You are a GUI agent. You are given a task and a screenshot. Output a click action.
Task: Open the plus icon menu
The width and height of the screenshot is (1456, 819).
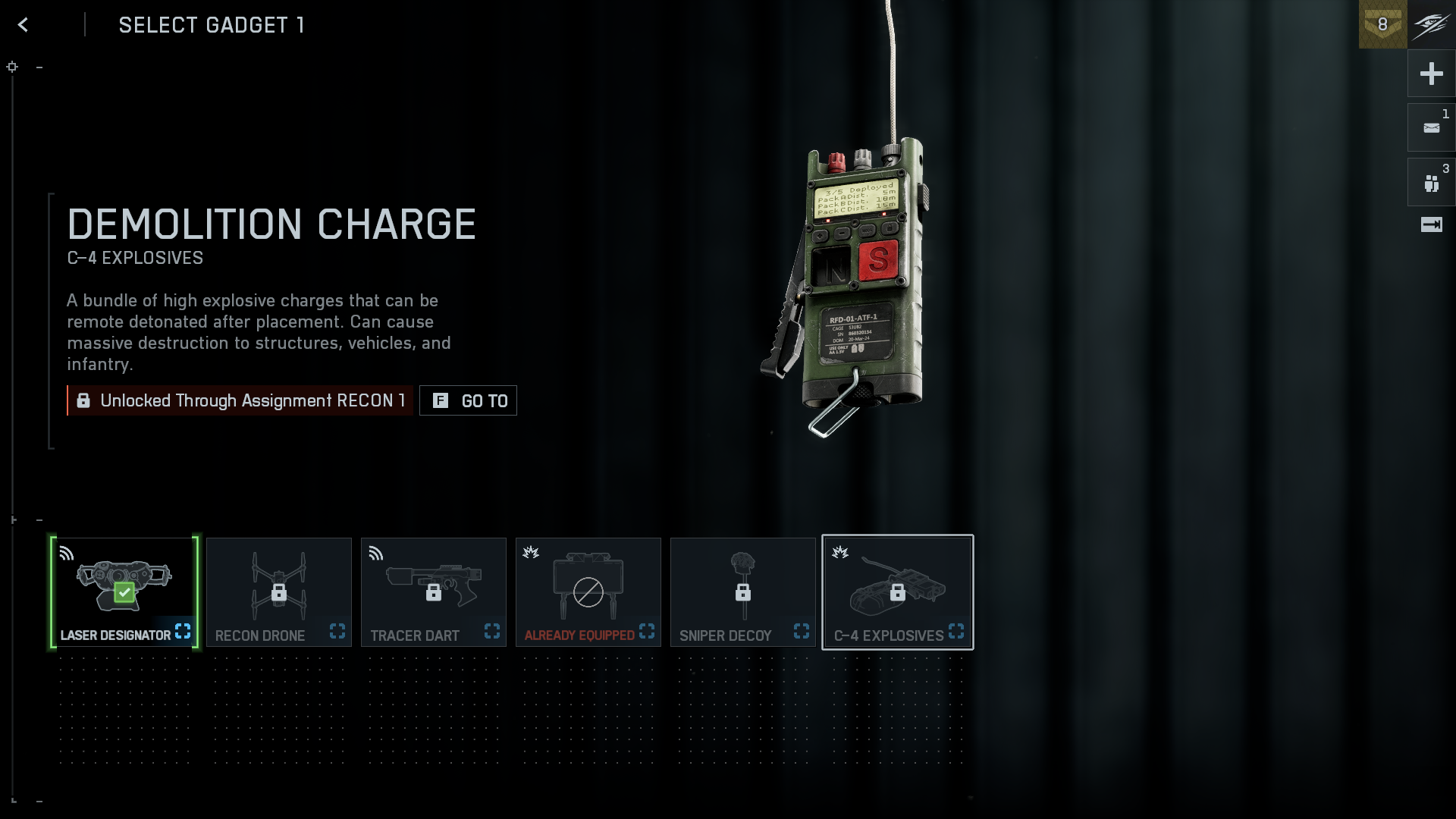[x=1431, y=74]
